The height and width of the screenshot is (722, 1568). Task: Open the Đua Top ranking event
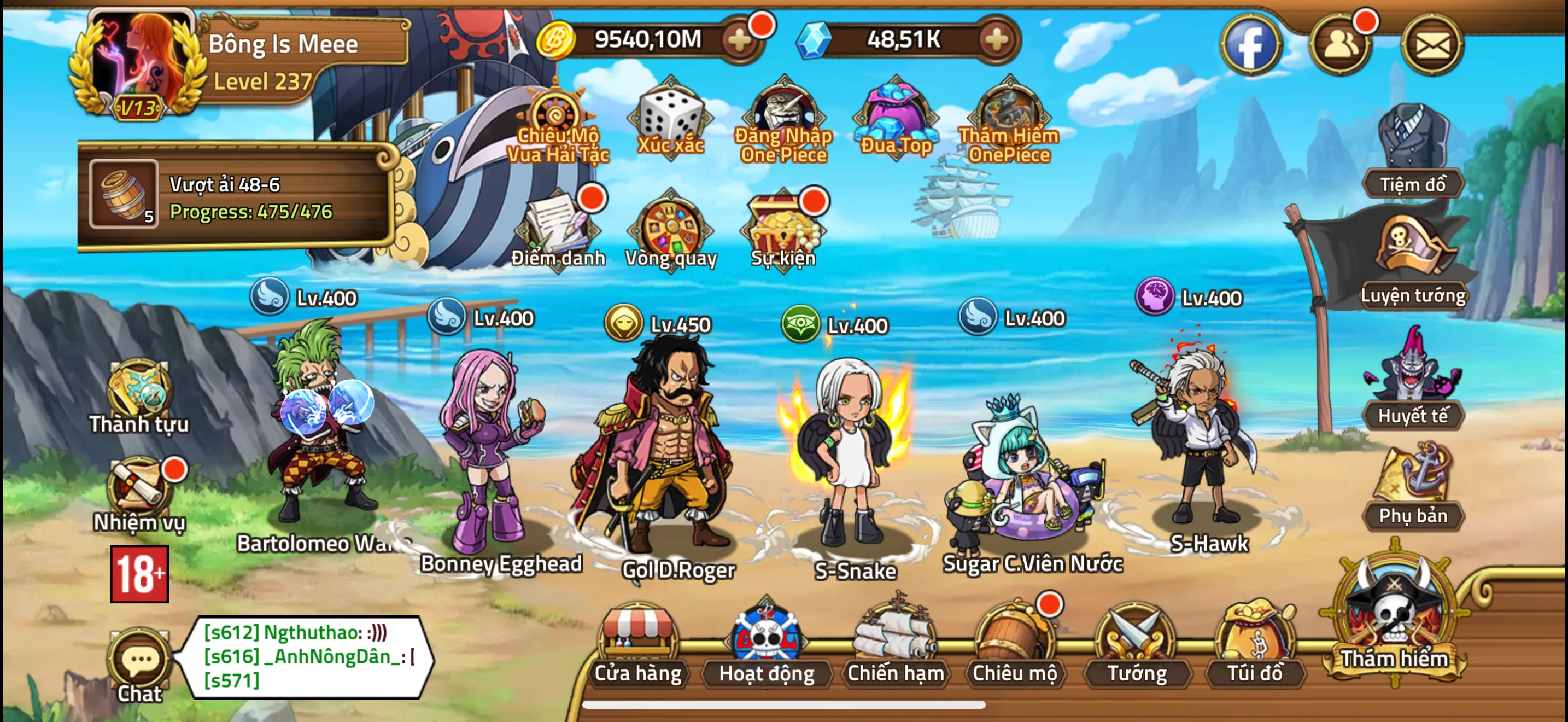click(x=896, y=115)
